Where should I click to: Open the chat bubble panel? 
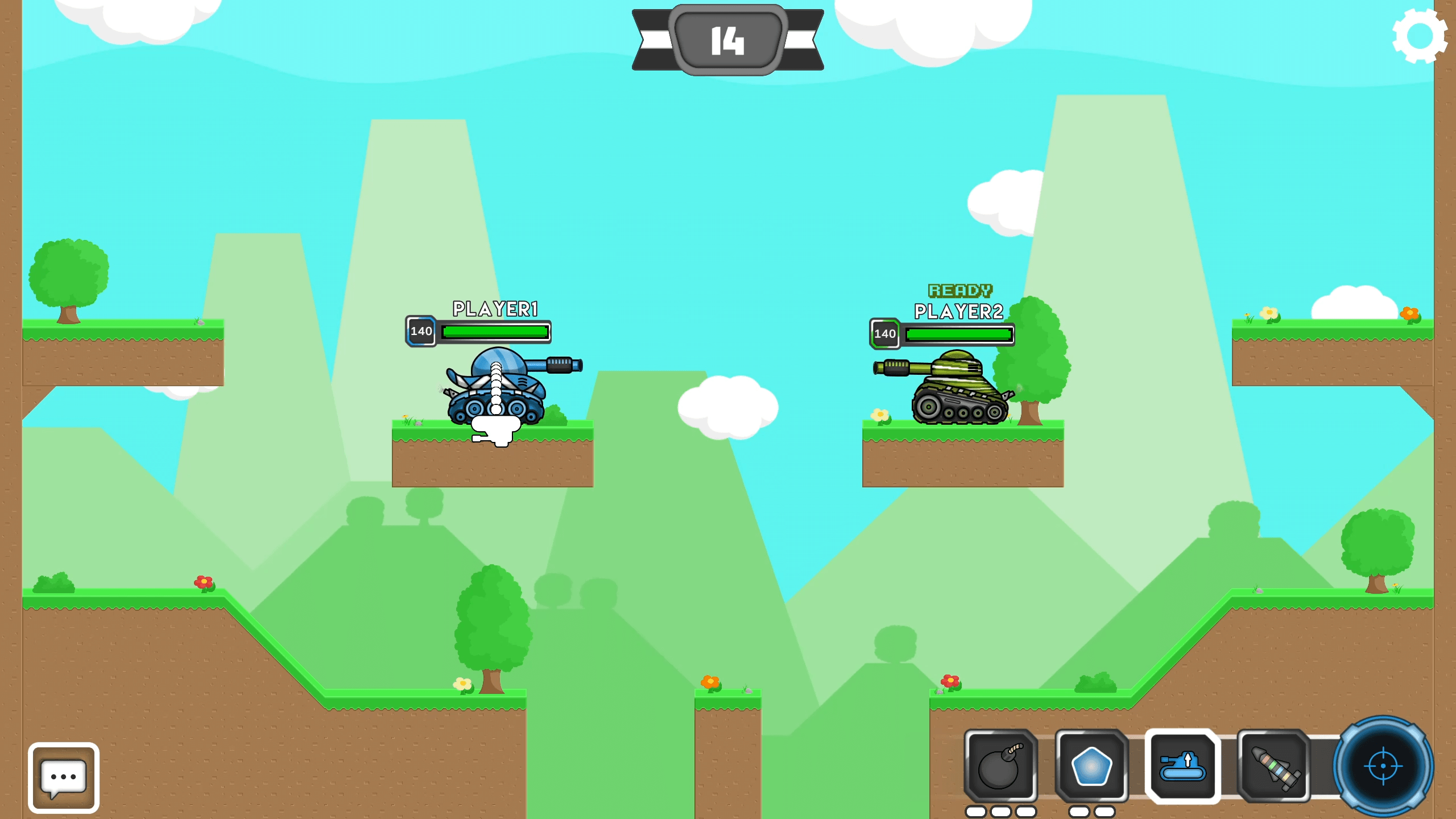pyautogui.click(x=63, y=776)
